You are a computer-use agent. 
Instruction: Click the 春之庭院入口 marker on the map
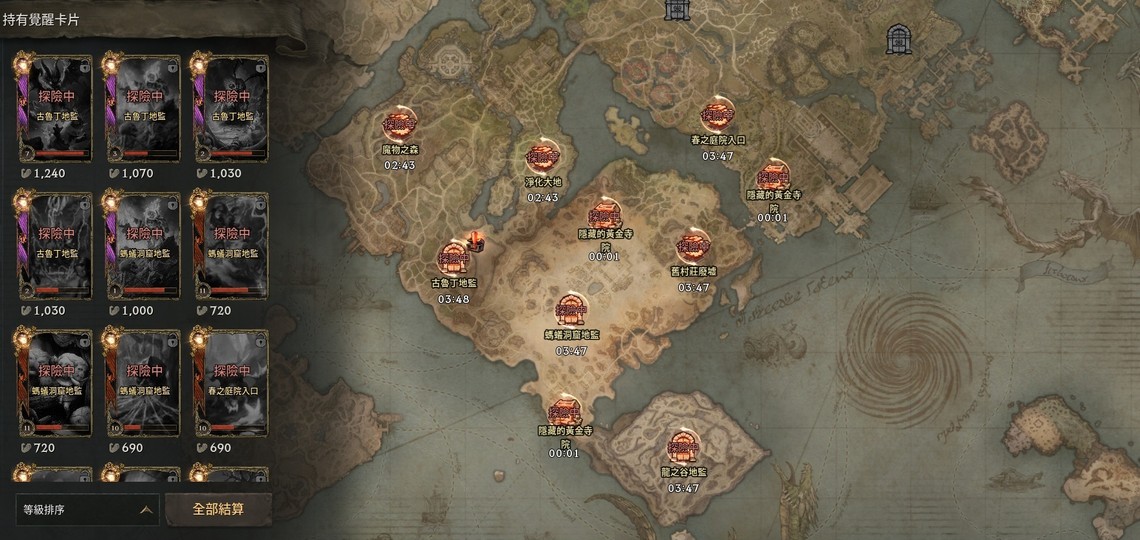[x=717, y=116]
